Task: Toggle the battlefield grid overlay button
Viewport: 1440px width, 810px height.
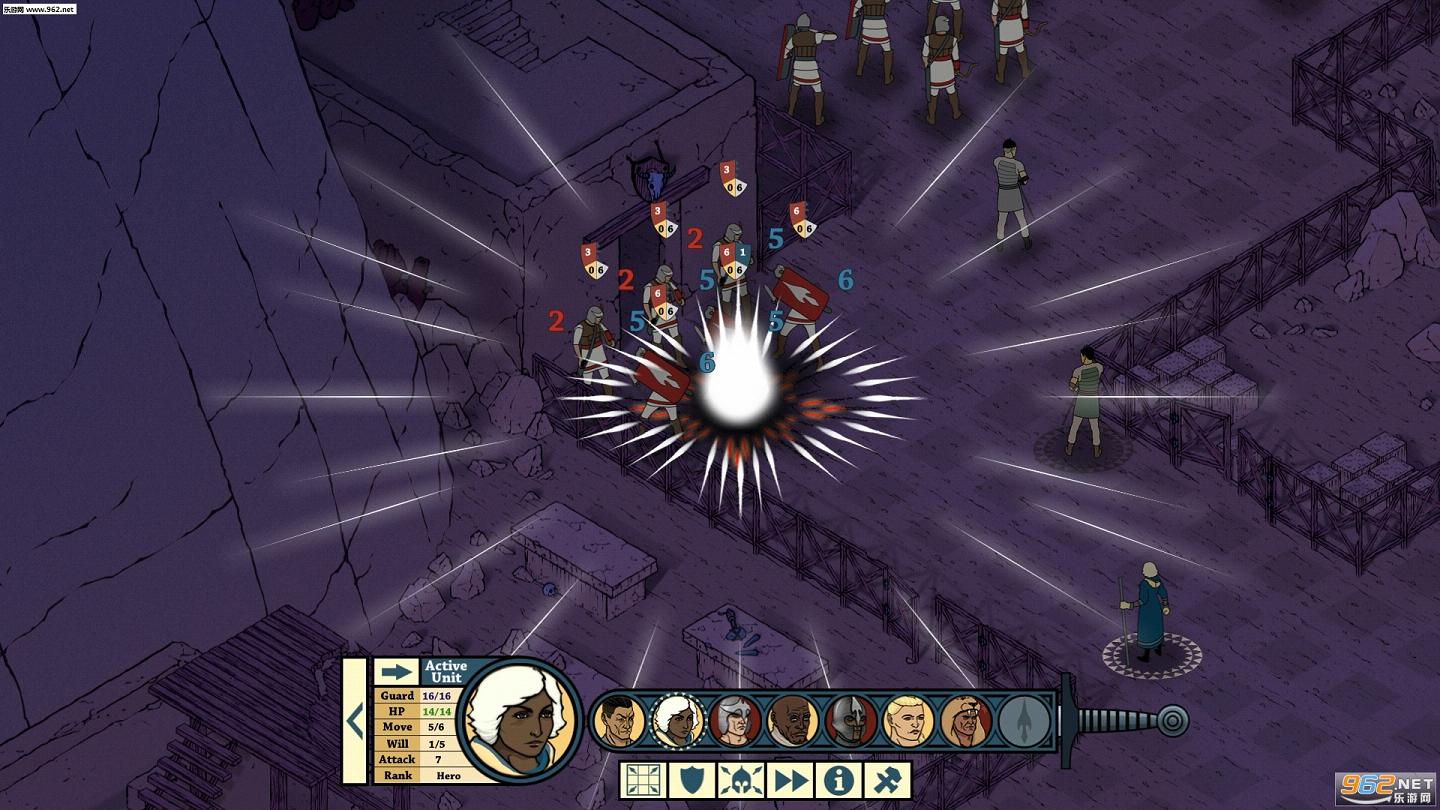Action: [643, 780]
